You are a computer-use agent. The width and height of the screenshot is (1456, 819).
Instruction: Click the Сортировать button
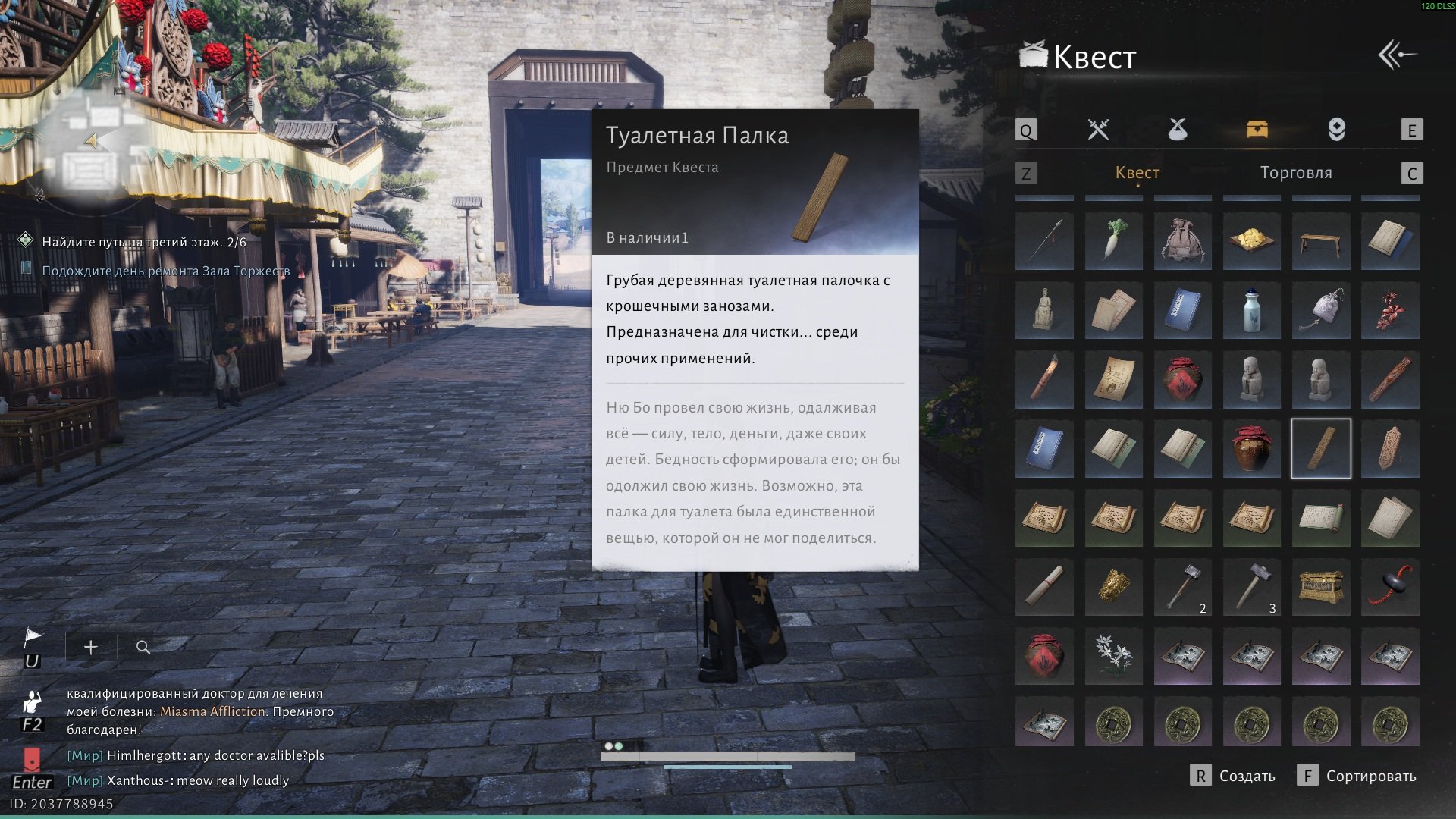click(x=1357, y=776)
